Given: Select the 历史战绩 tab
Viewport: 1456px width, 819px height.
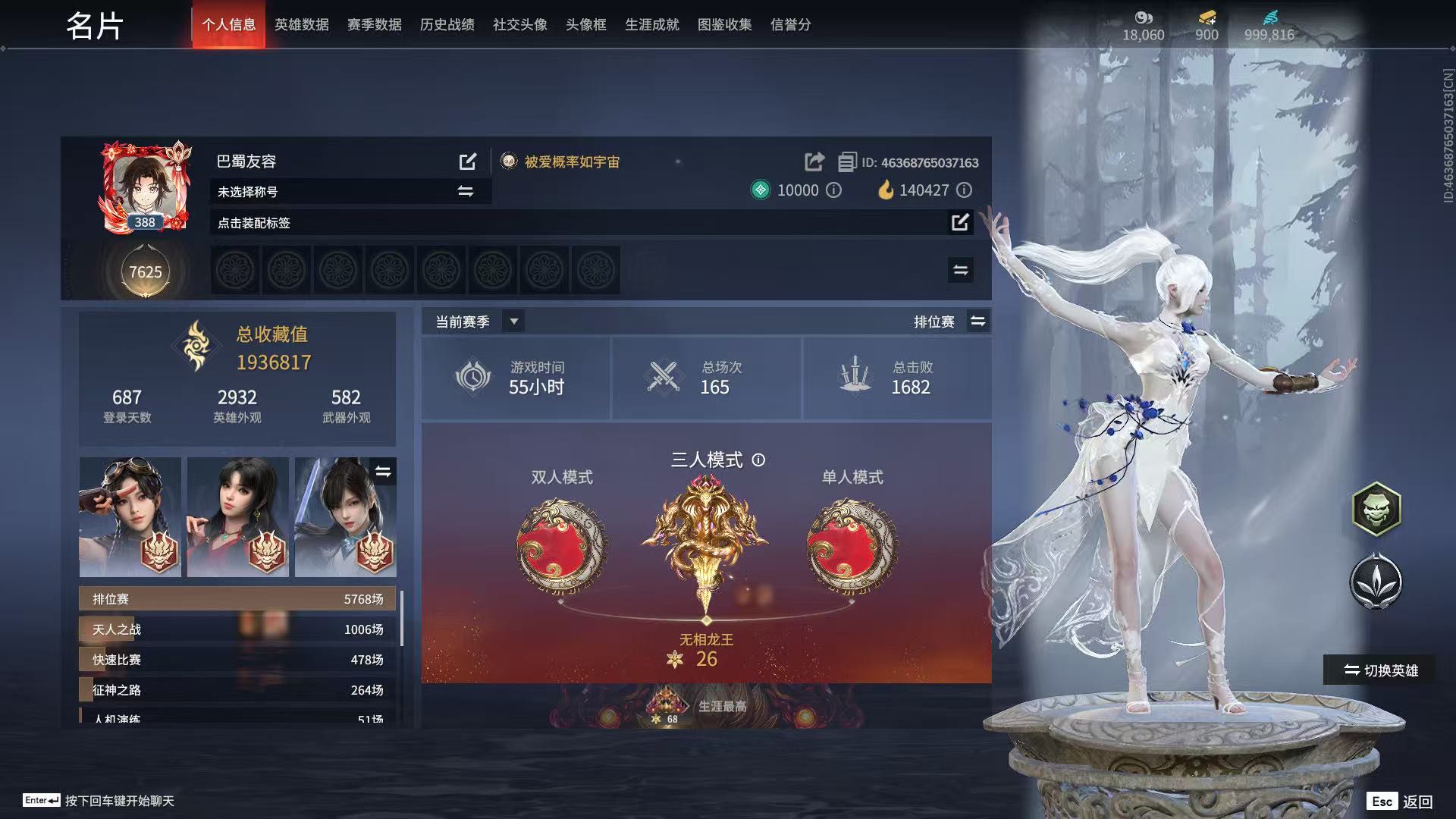Looking at the screenshot, I should coord(447,25).
